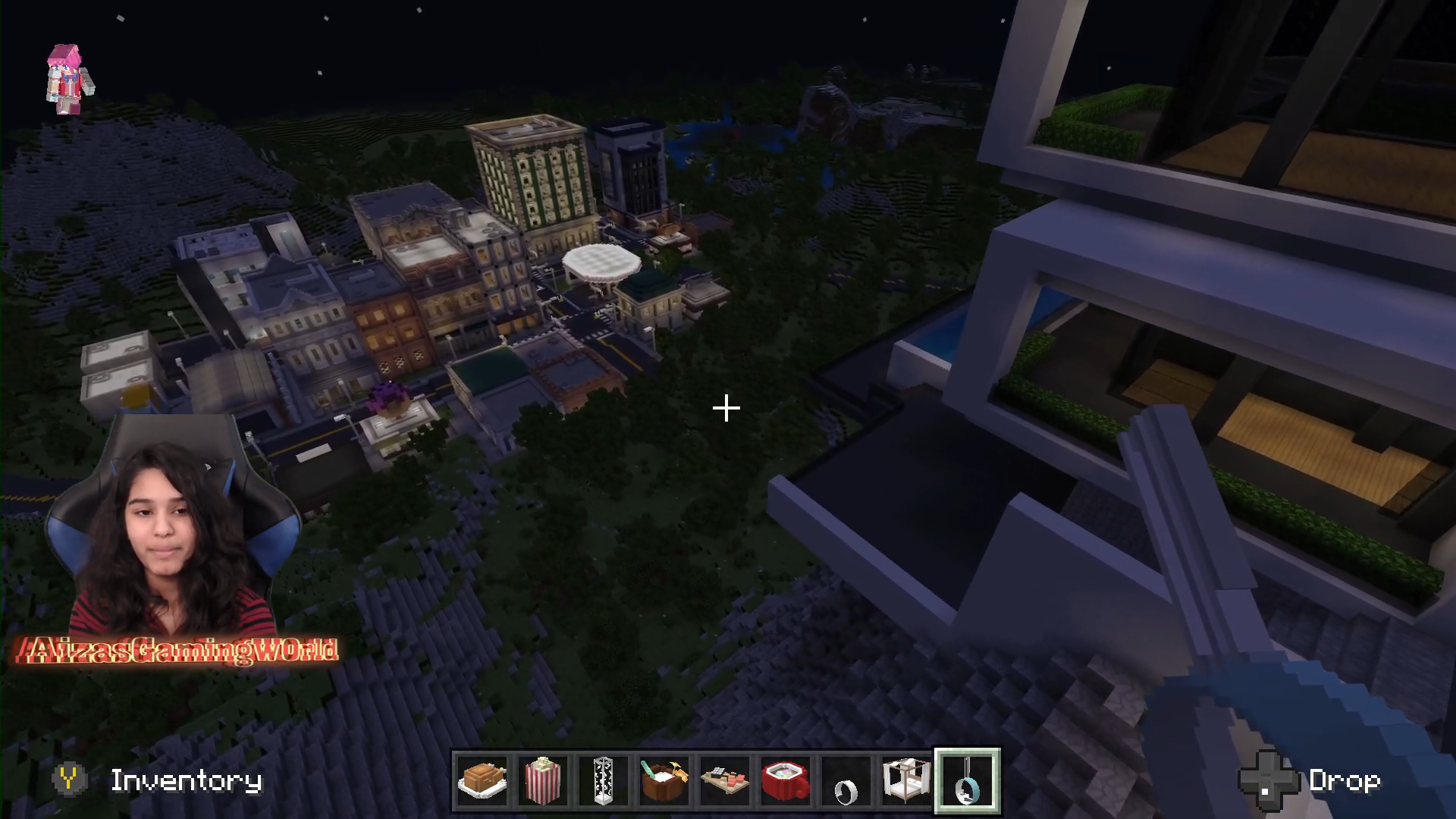Select the sushi platter slot
The width and height of the screenshot is (1456, 819).
coord(725,781)
